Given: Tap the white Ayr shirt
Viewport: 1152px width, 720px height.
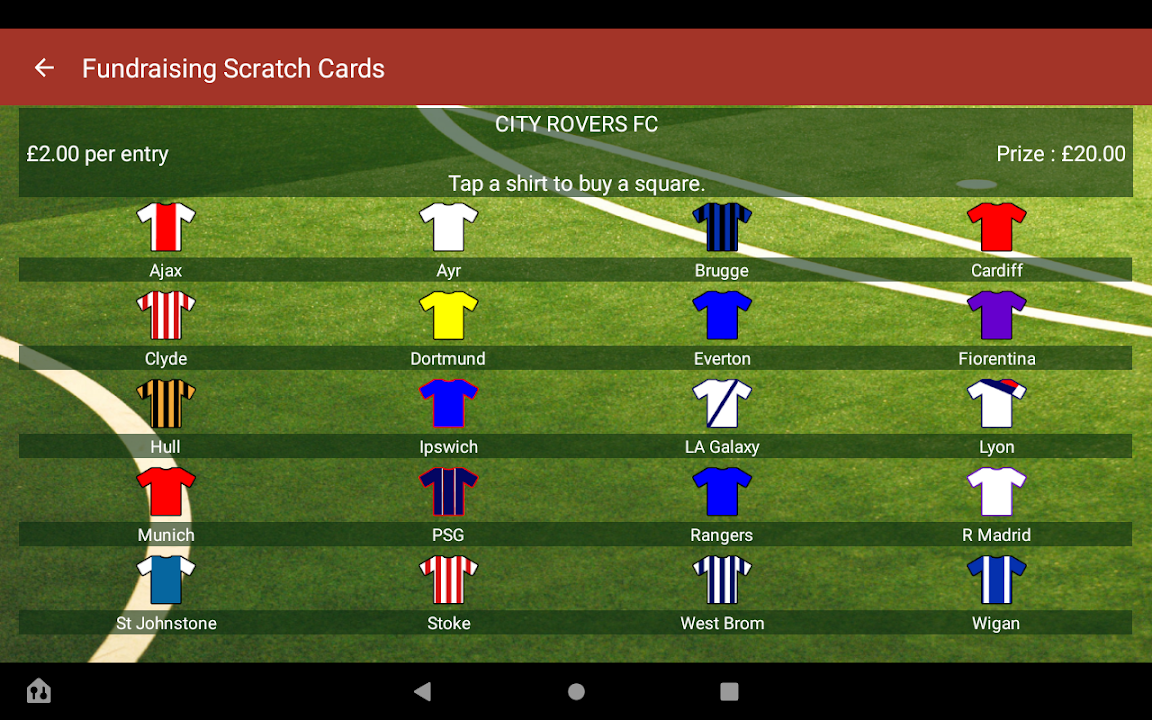Looking at the screenshot, I should [x=448, y=227].
